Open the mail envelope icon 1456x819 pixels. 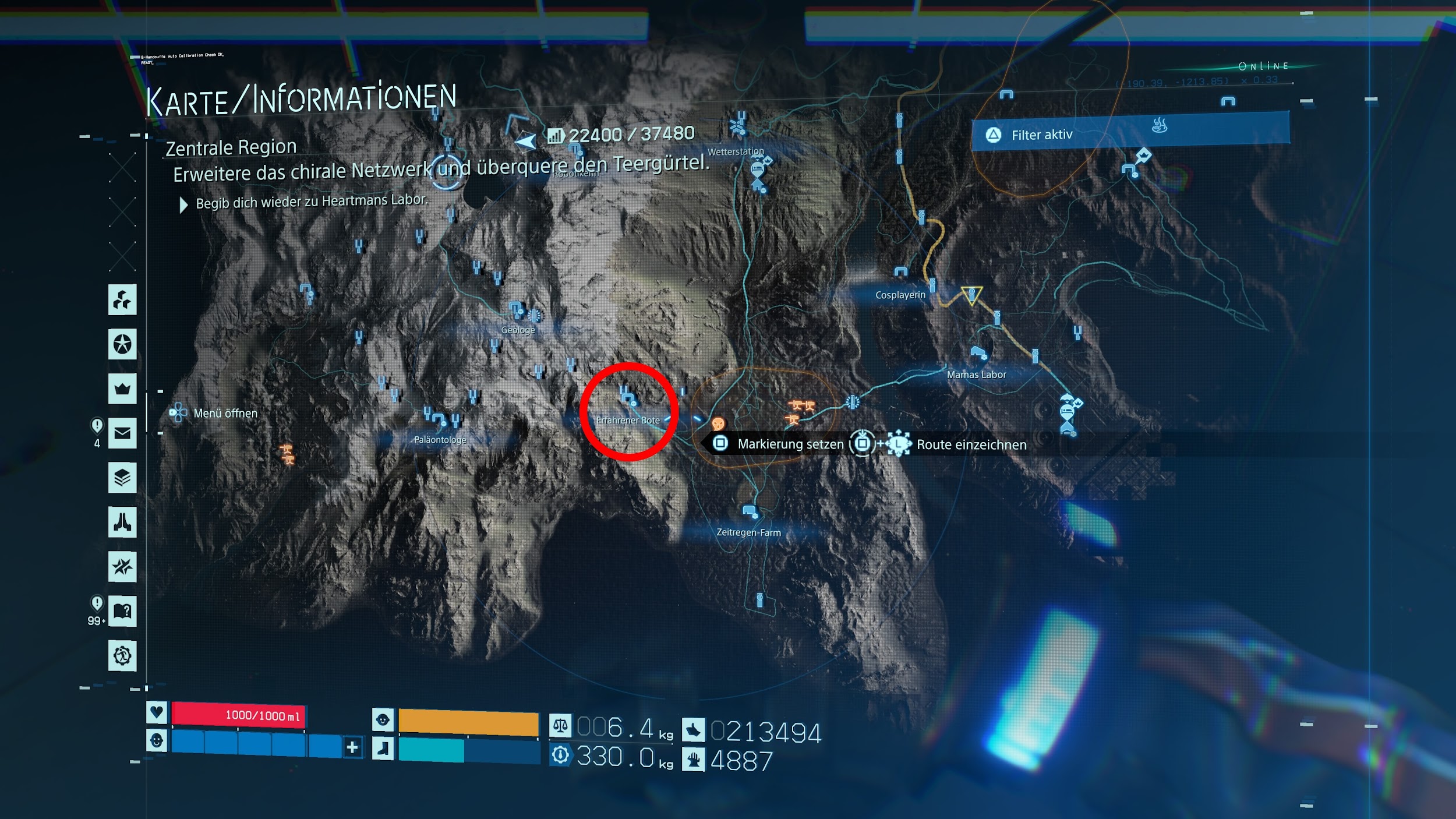(122, 433)
